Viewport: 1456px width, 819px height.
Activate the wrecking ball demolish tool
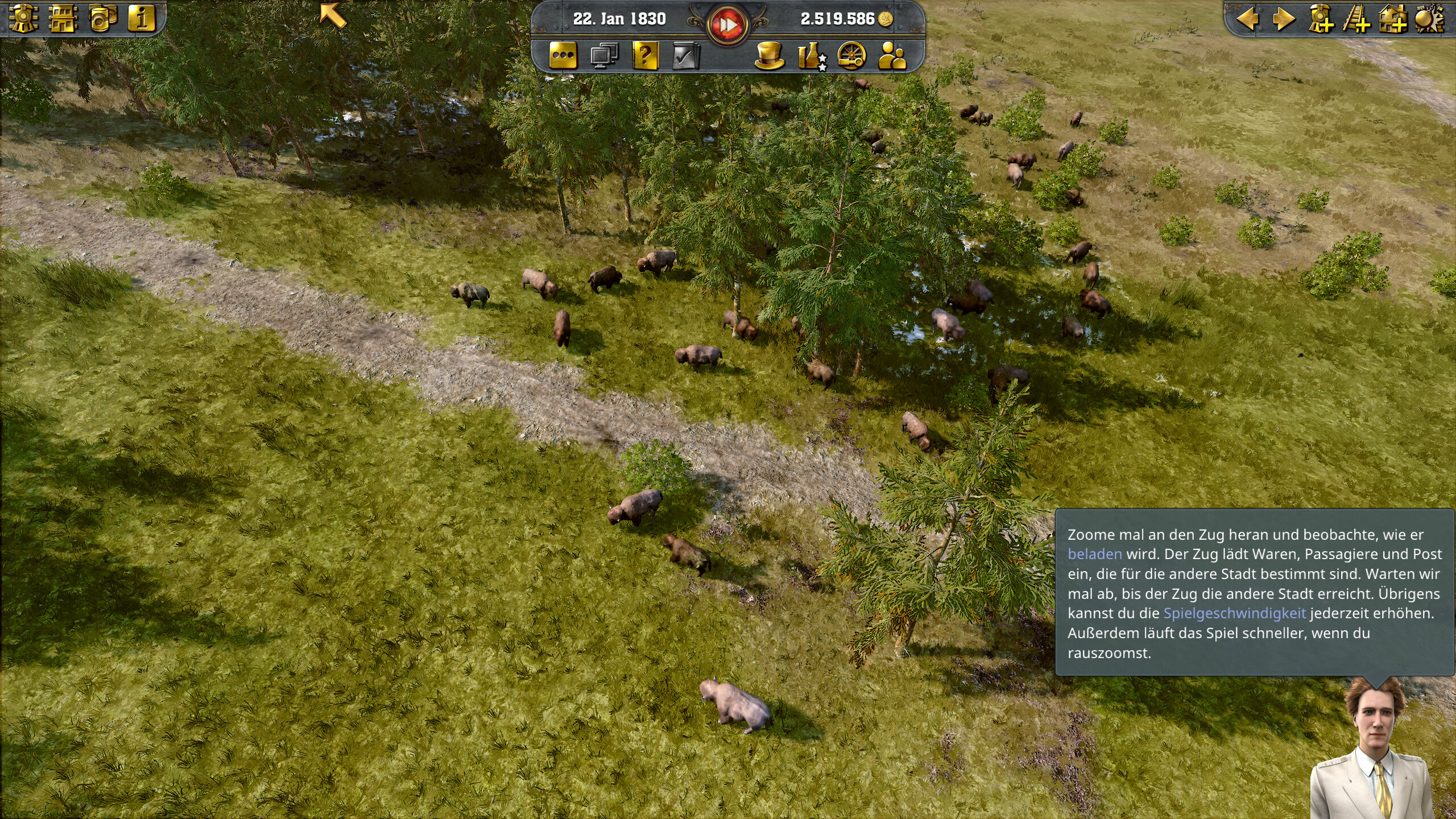coord(1429,19)
